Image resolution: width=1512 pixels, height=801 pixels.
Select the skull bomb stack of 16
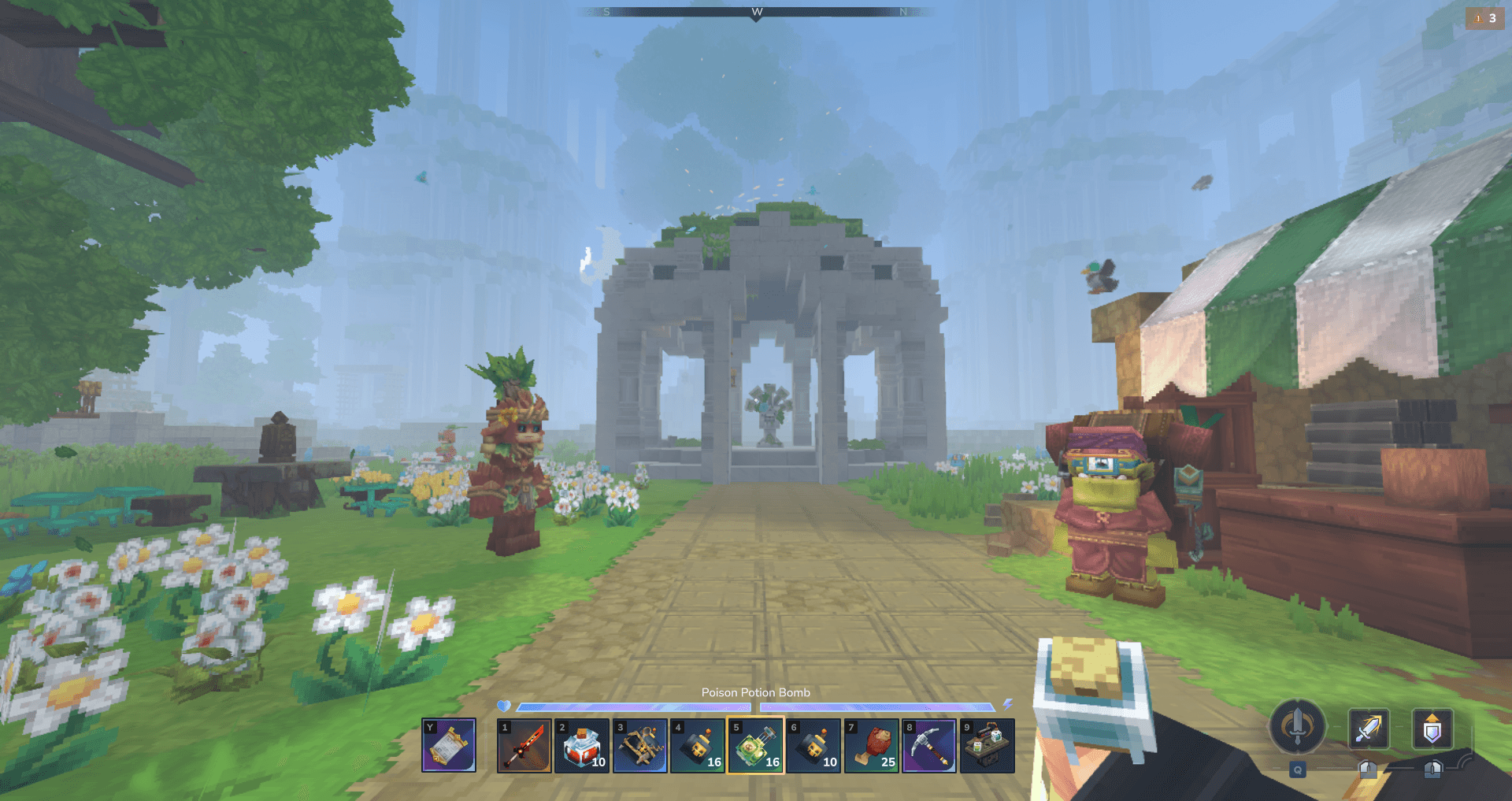[x=698, y=745]
